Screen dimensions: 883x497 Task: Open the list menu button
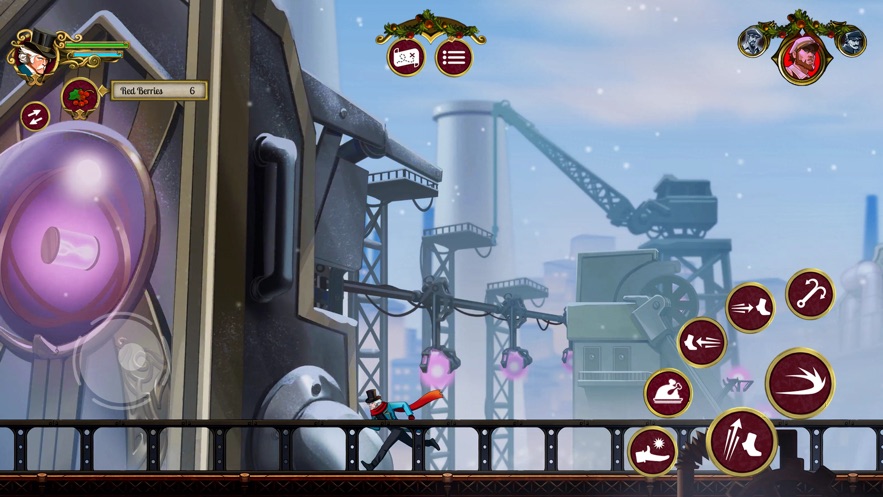click(x=454, y=58)
